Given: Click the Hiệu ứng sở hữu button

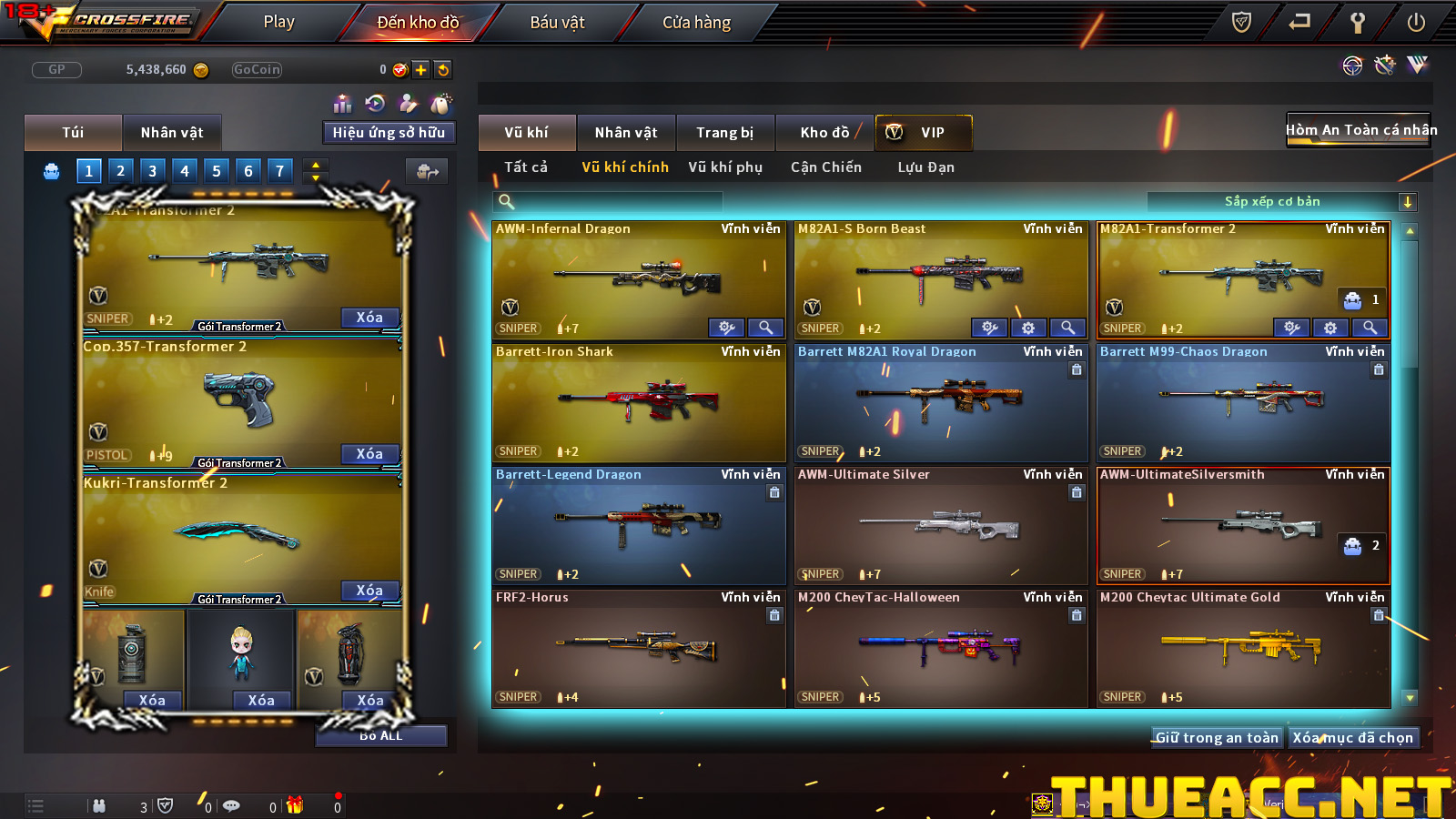Looking at the screenshot, I should (x=389, y=133).
